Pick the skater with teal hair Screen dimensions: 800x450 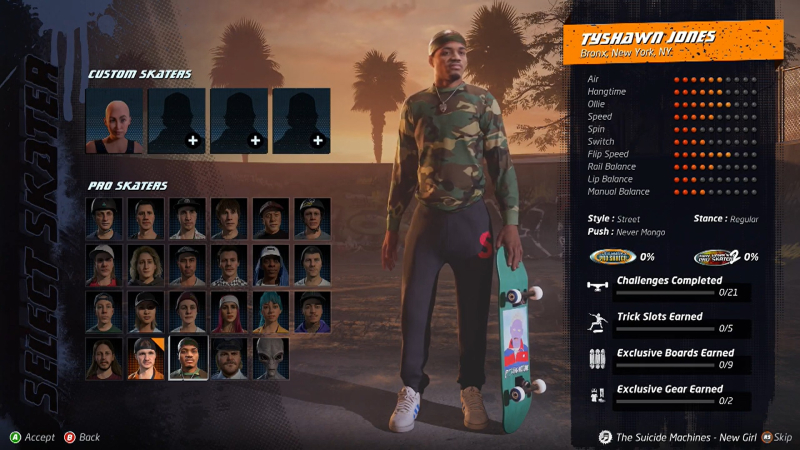(270, 311)
